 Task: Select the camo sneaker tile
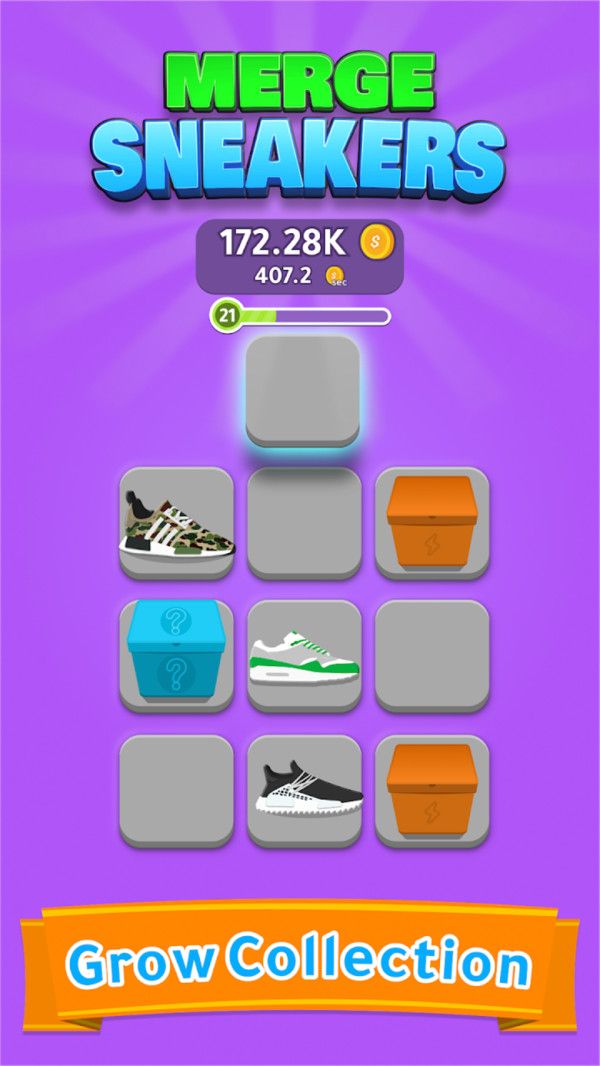(x=176, y=522)
